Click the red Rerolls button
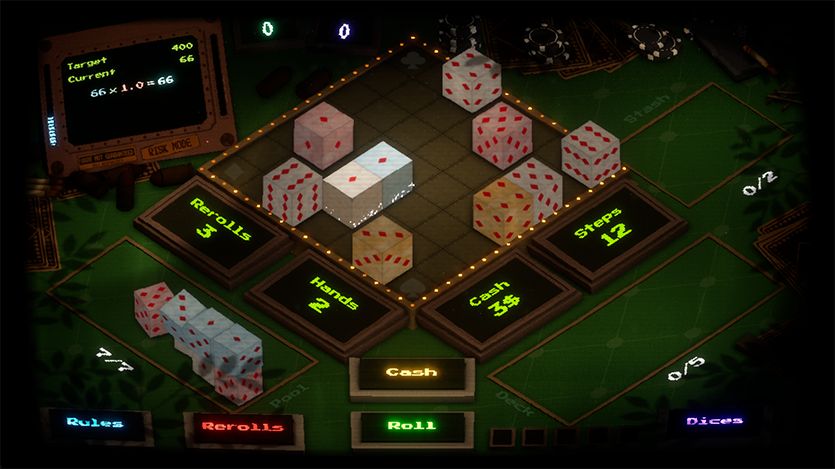835x469 pixels. [242, 426]
